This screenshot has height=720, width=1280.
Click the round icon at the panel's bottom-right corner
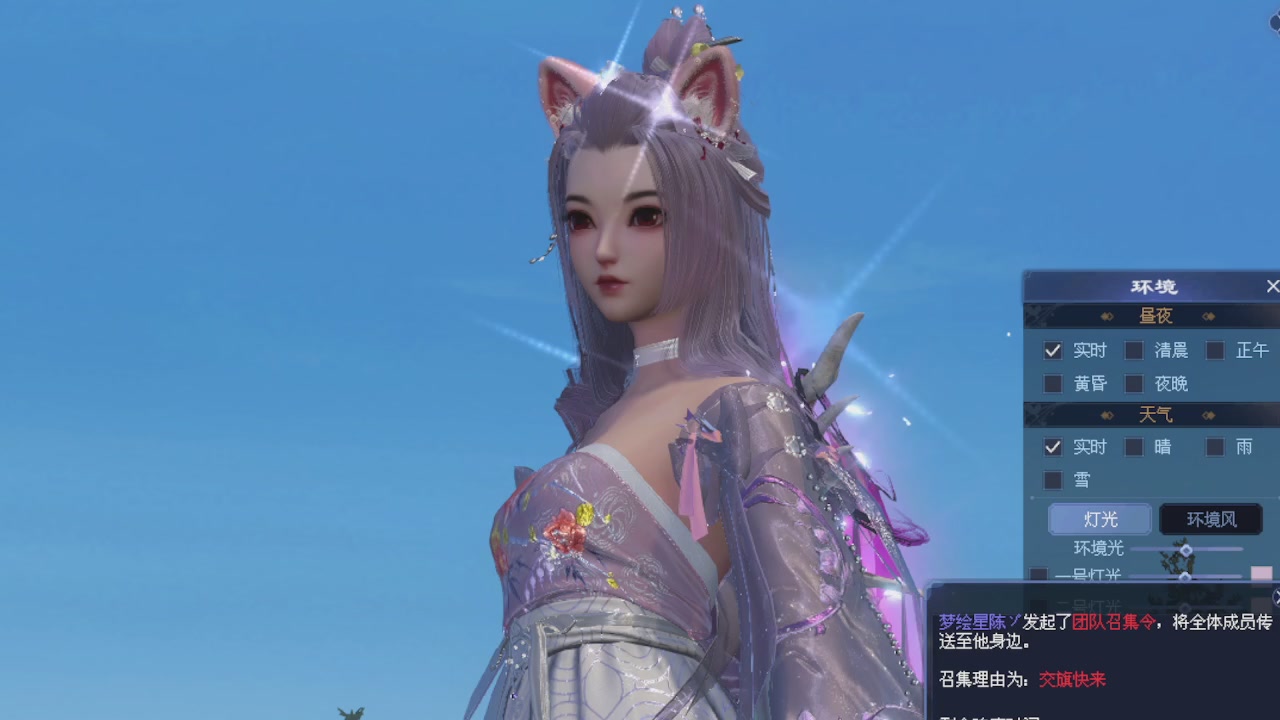click(1277, 598)
